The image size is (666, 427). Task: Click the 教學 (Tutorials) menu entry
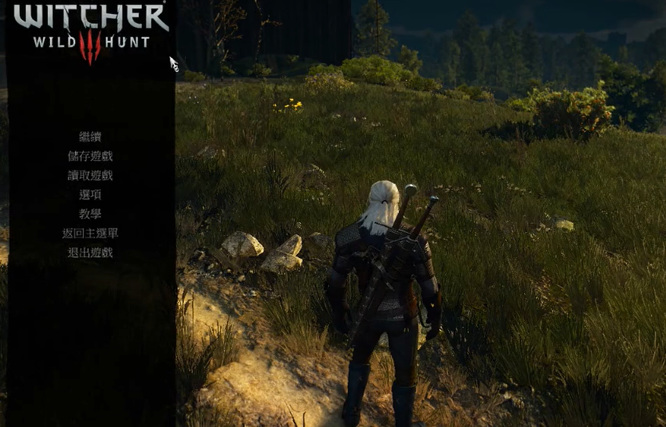point(90,214)
